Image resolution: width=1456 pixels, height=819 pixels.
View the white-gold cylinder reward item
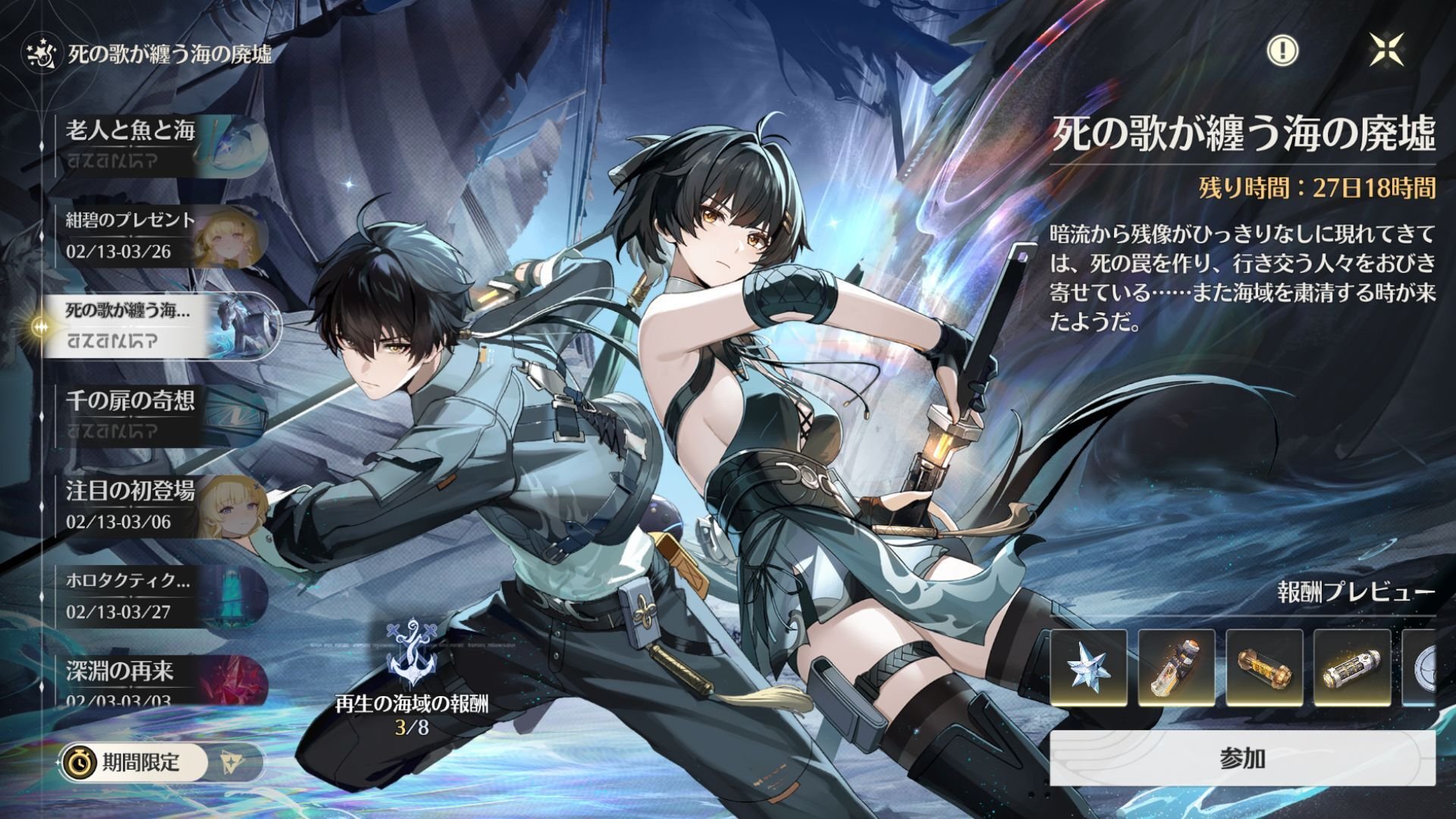[1352, 668]
